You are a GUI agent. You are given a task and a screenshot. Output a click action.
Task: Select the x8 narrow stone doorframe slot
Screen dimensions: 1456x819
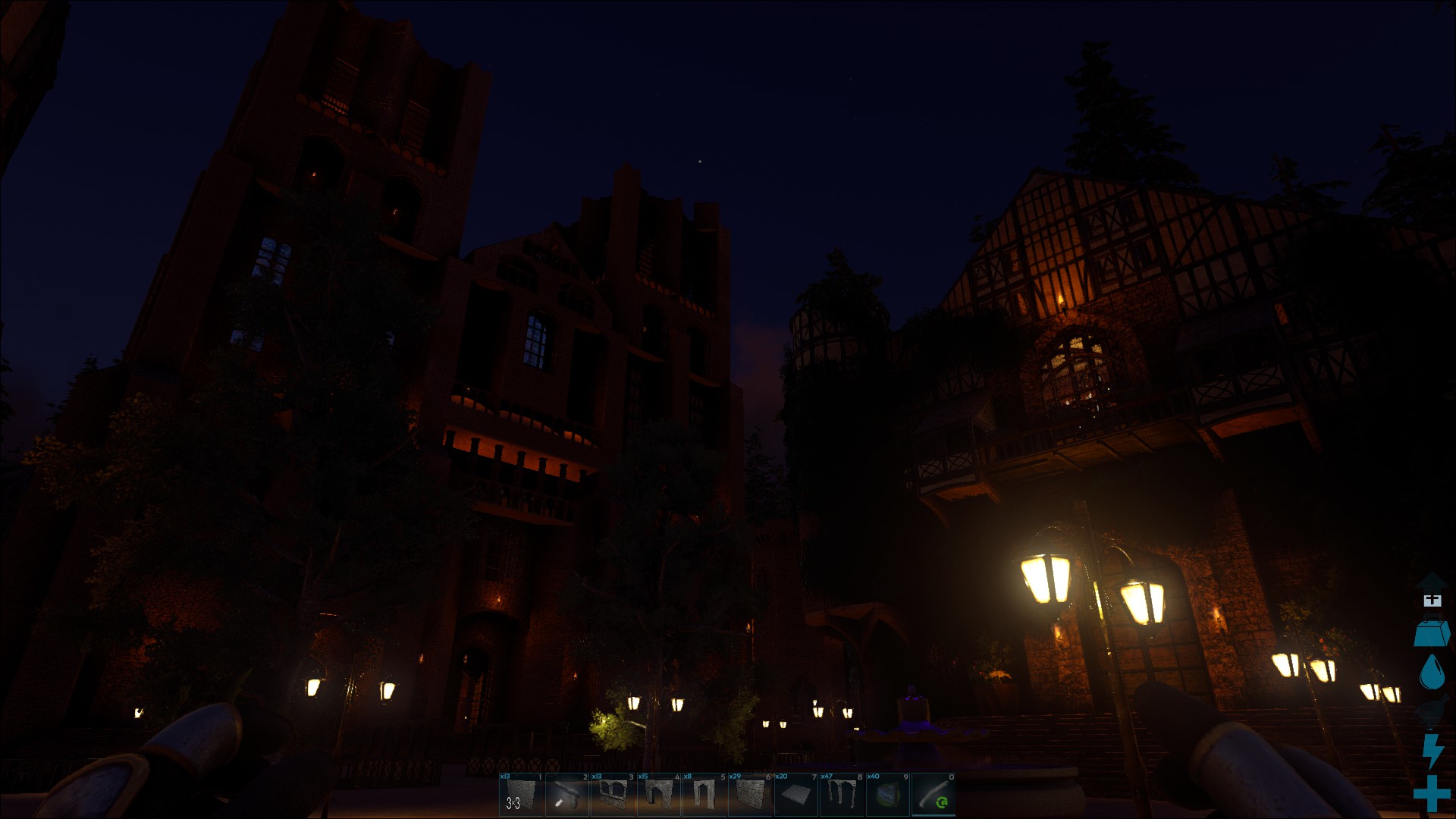pyautogui.click(x=704, y=795)
